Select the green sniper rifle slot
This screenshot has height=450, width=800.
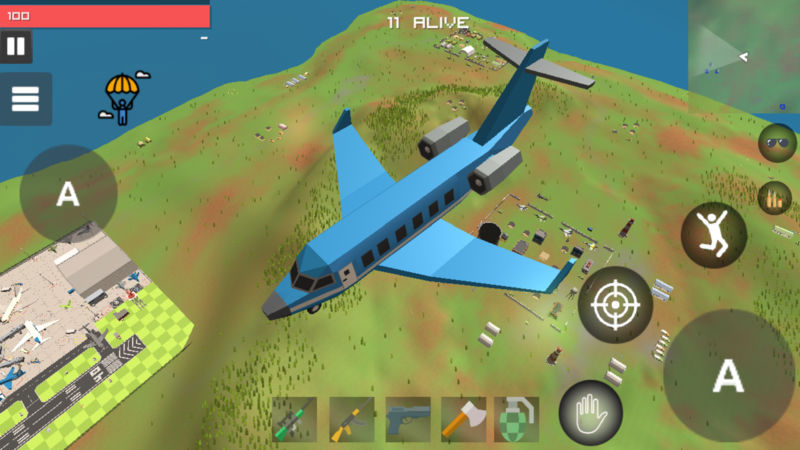pos(295,419)
